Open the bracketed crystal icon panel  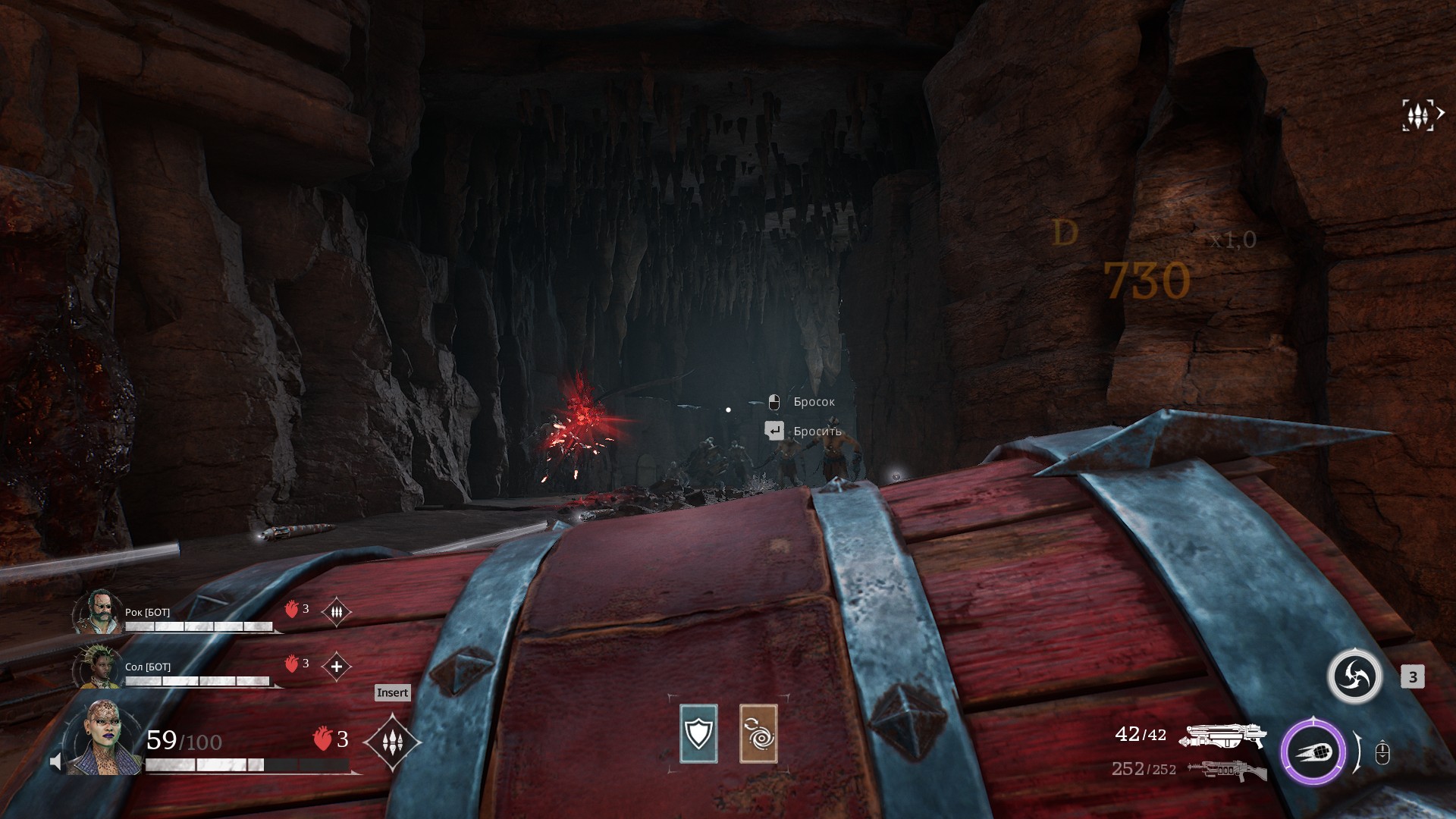pos(1418,115)
